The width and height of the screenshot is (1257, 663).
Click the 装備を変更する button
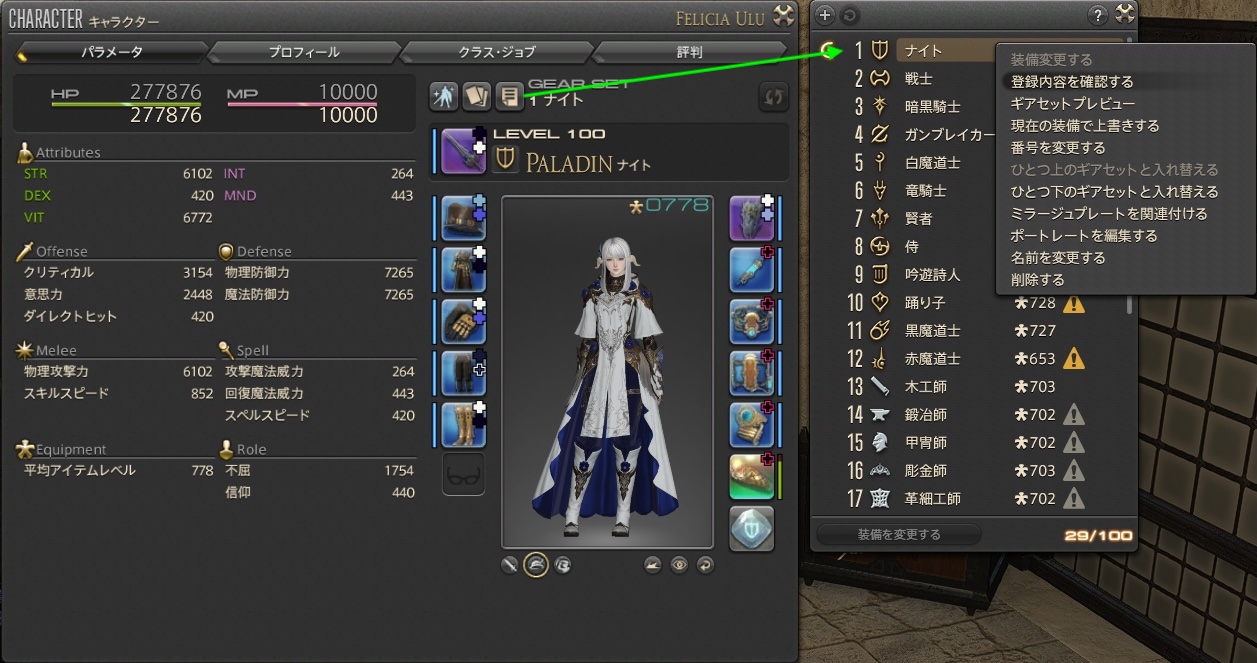pyautogui.click(x=899, y=535)
